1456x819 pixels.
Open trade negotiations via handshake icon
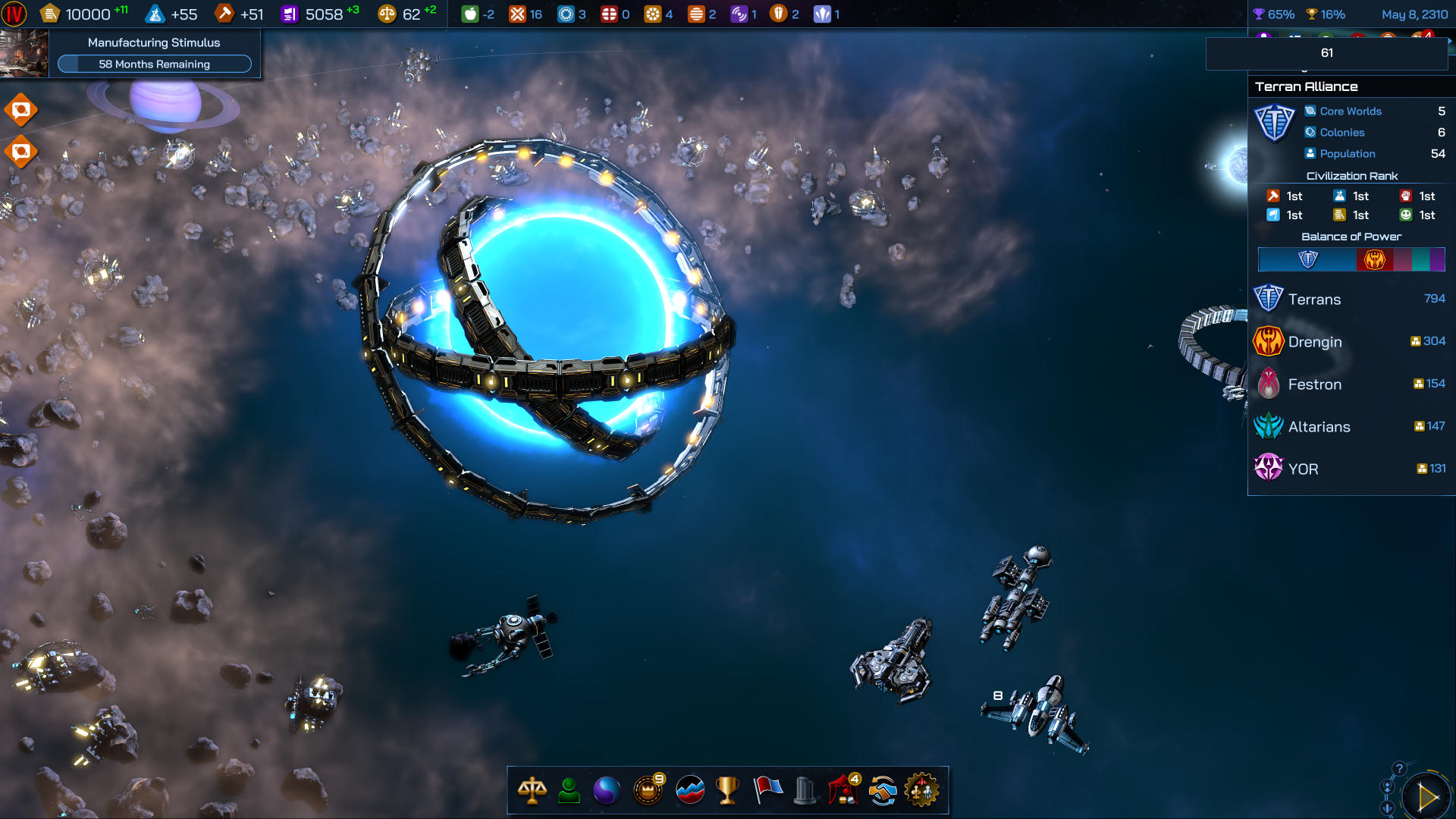tap(884, 789)
